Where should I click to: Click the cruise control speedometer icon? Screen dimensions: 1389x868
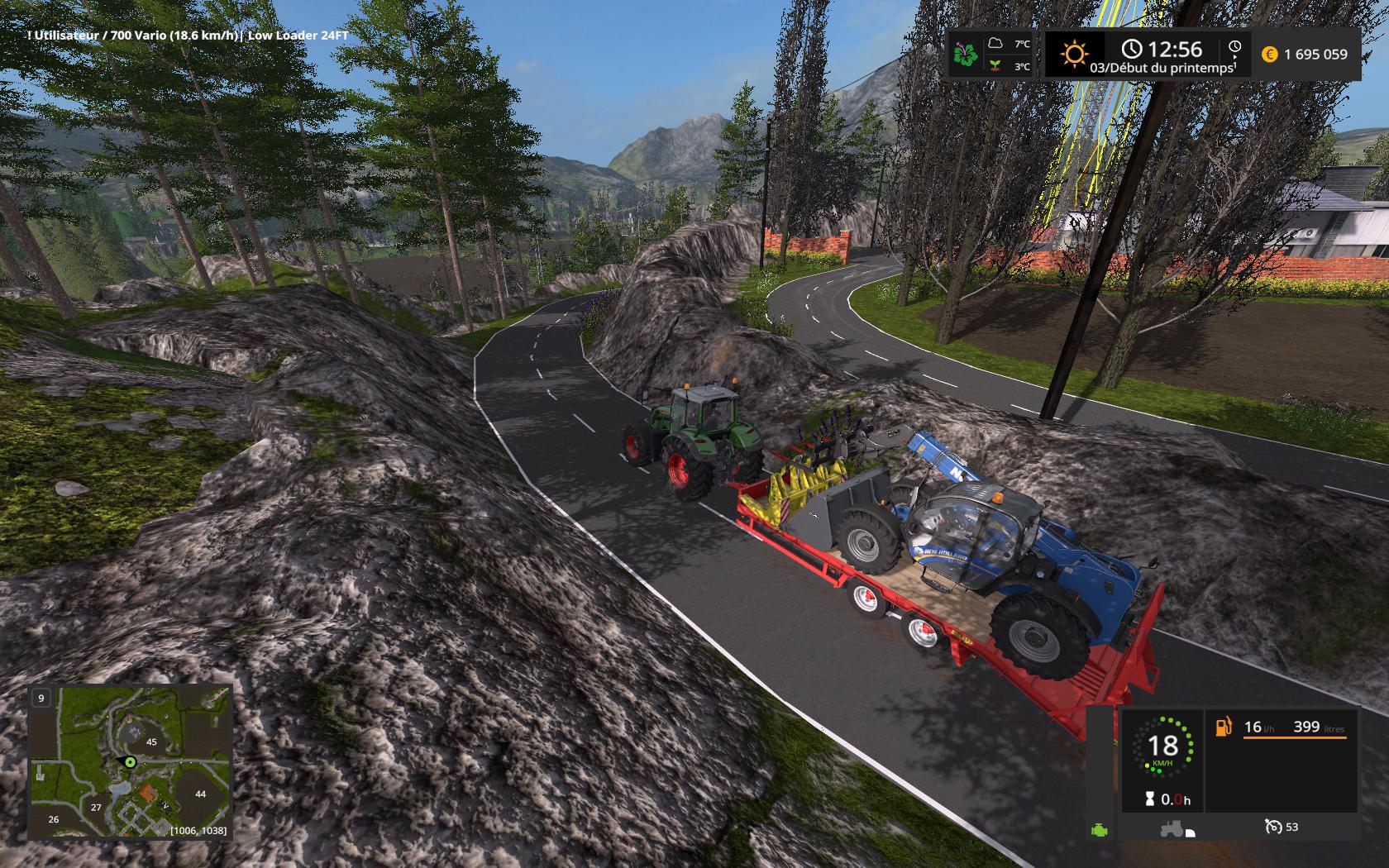click(1272, 827)
